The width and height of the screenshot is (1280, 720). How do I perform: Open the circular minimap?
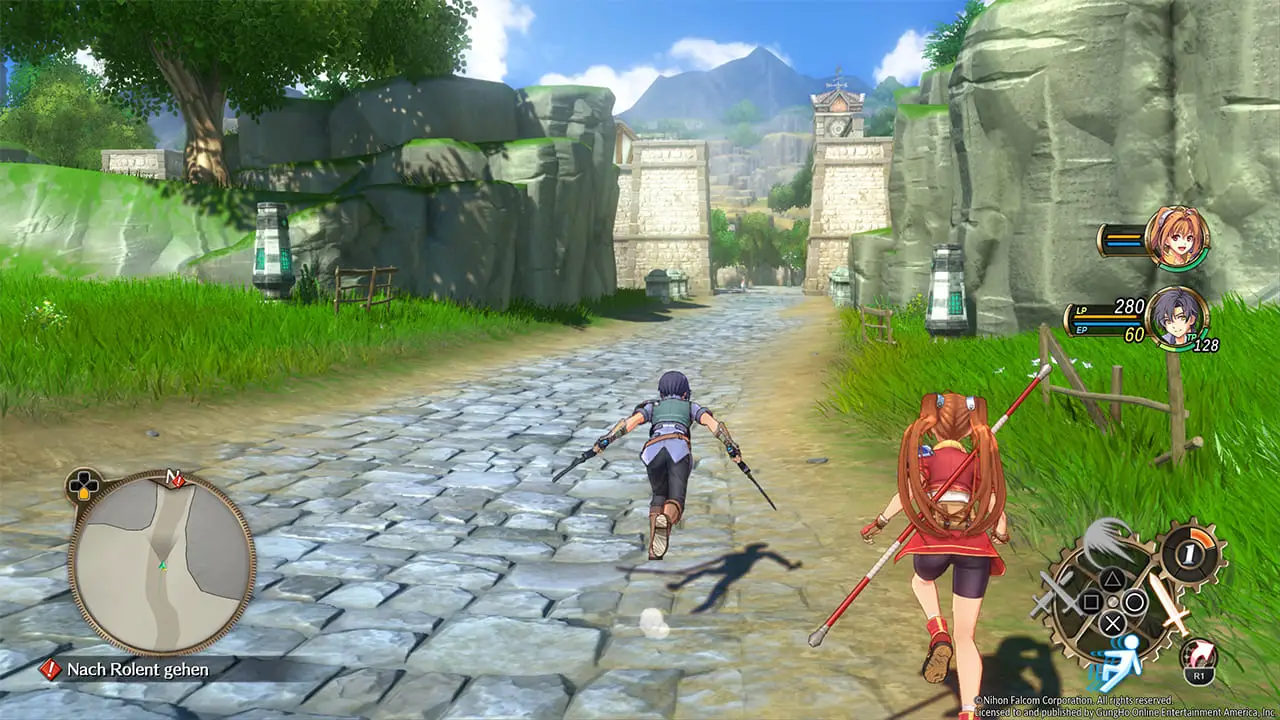[160, 563]
